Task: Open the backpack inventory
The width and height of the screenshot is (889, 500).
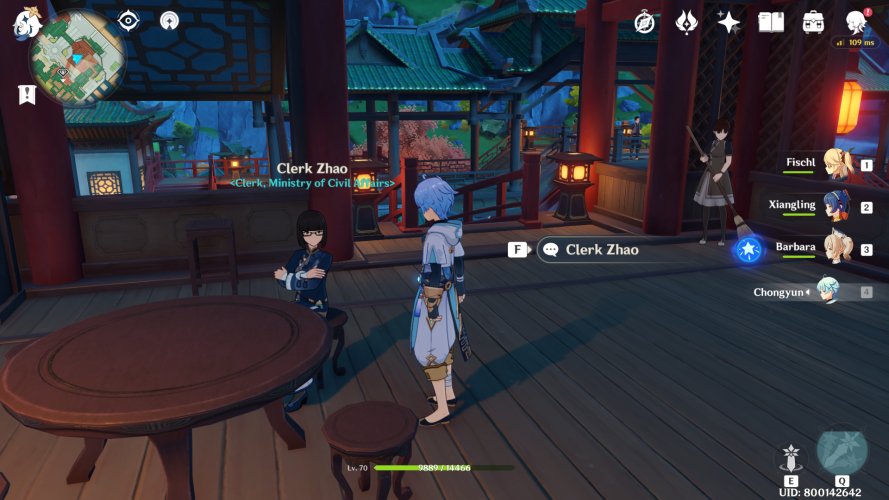Action: click(813, 22)
